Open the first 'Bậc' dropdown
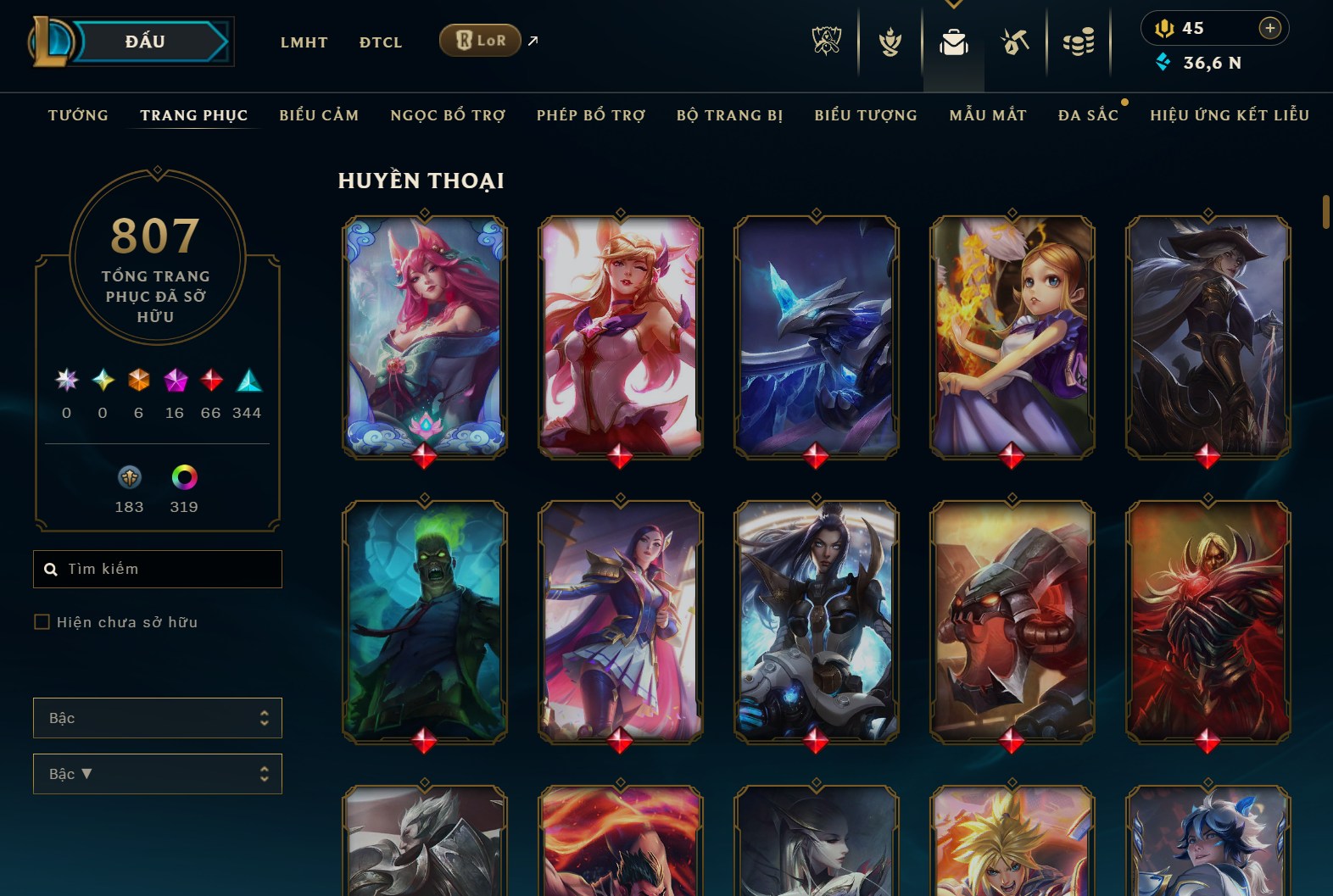 (158, 717)
